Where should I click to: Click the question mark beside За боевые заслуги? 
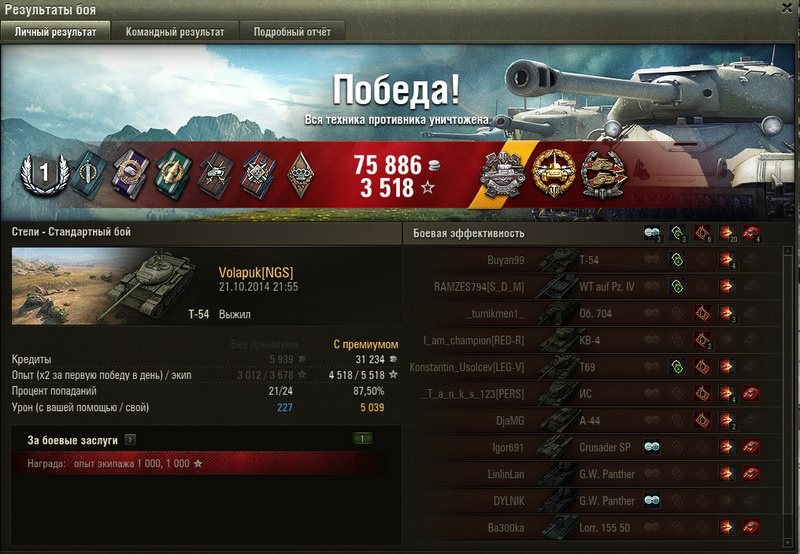pos(131,439)
